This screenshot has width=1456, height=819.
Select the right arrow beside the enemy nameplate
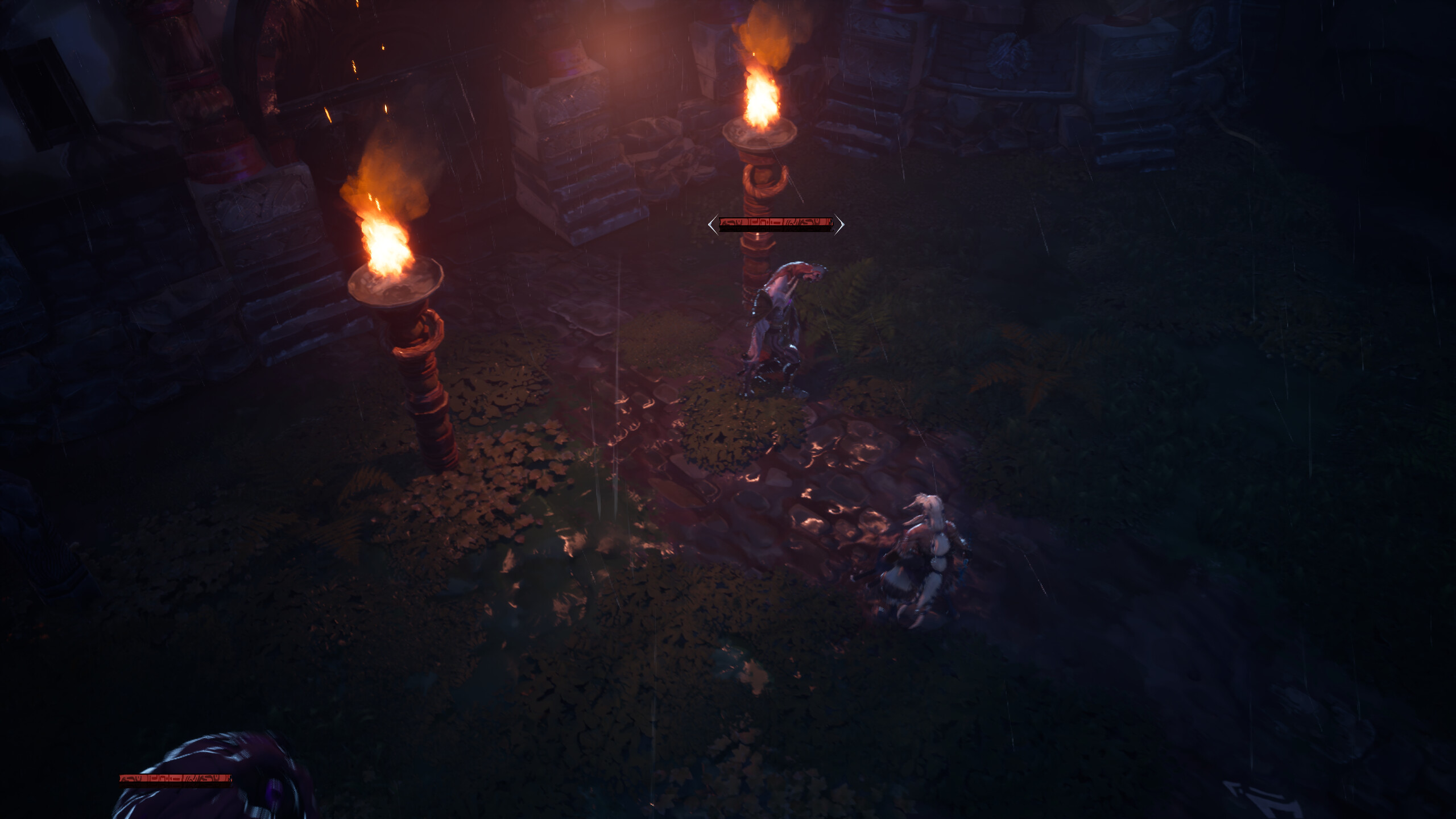pos(842,225)
